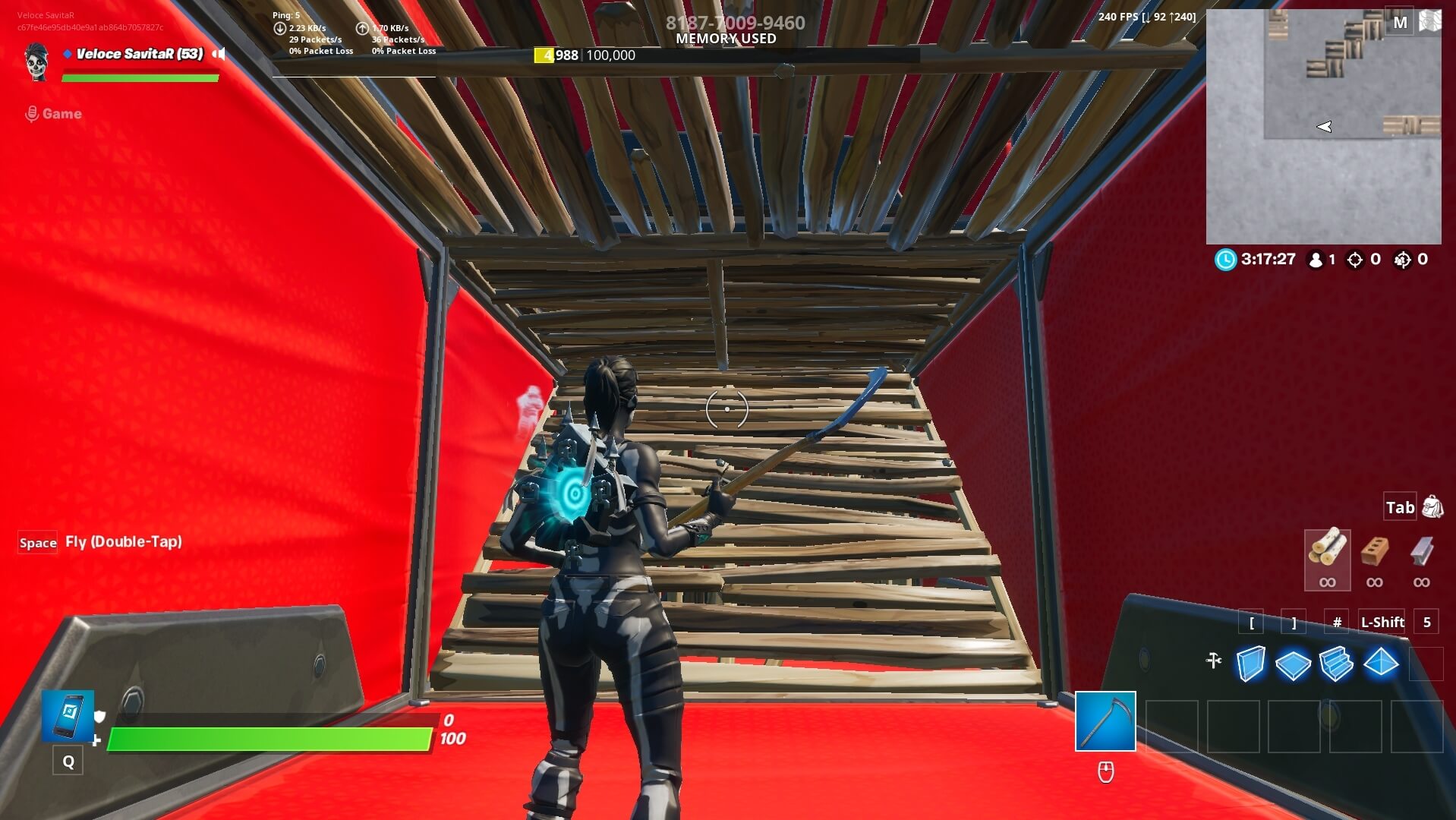This screenshot has width=1456, height=820.
Task: Toggle the voice chat speaker next to Veloce SavitaR
Action: tap(219, 54)
